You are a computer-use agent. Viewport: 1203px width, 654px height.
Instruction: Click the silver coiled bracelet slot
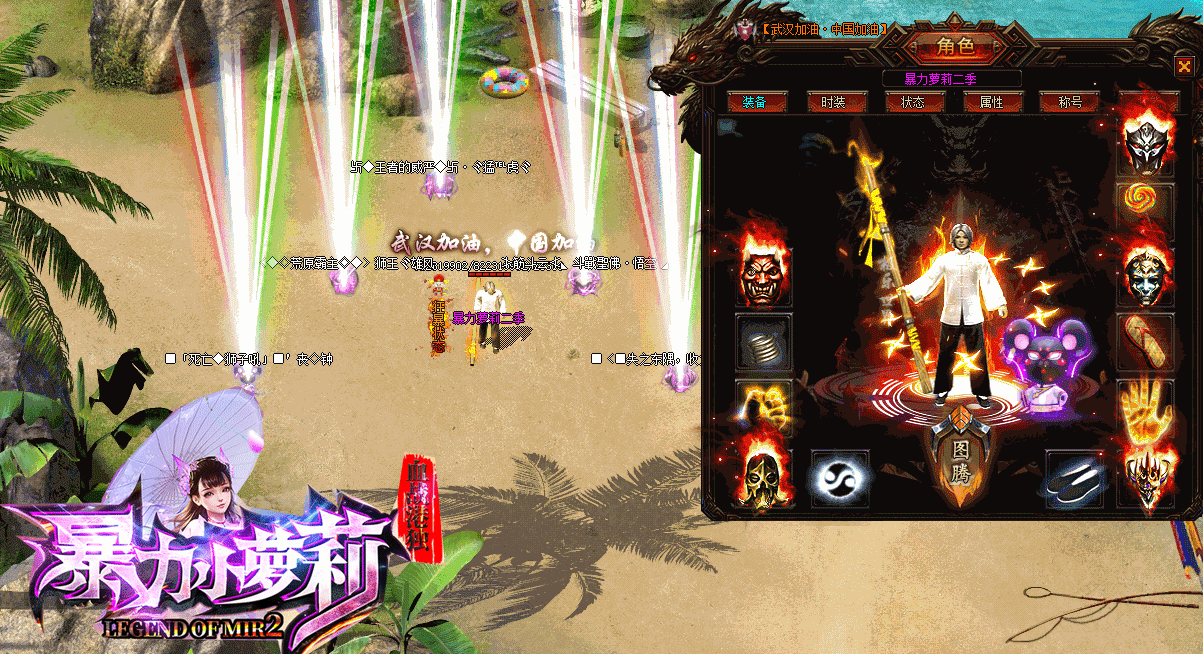point(764,343)
